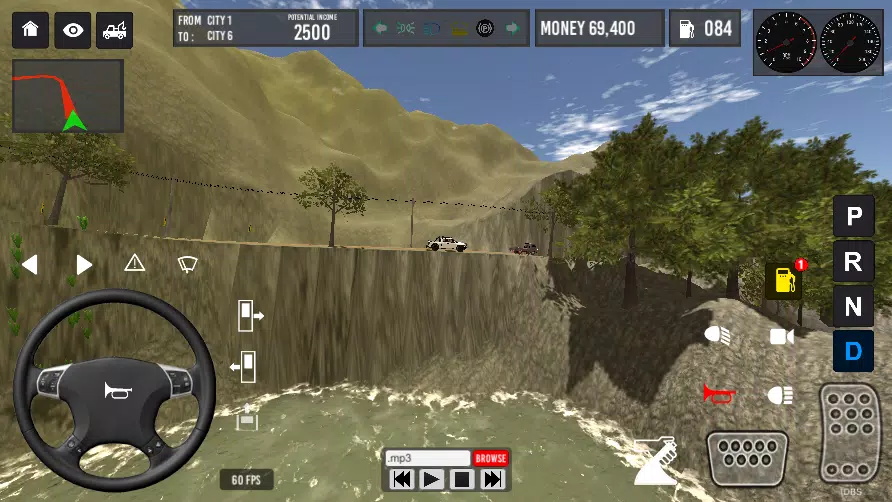The width and height of the screenshot is (892, 502).
Task: Browse for an mp3 music file
Action: 490,458
